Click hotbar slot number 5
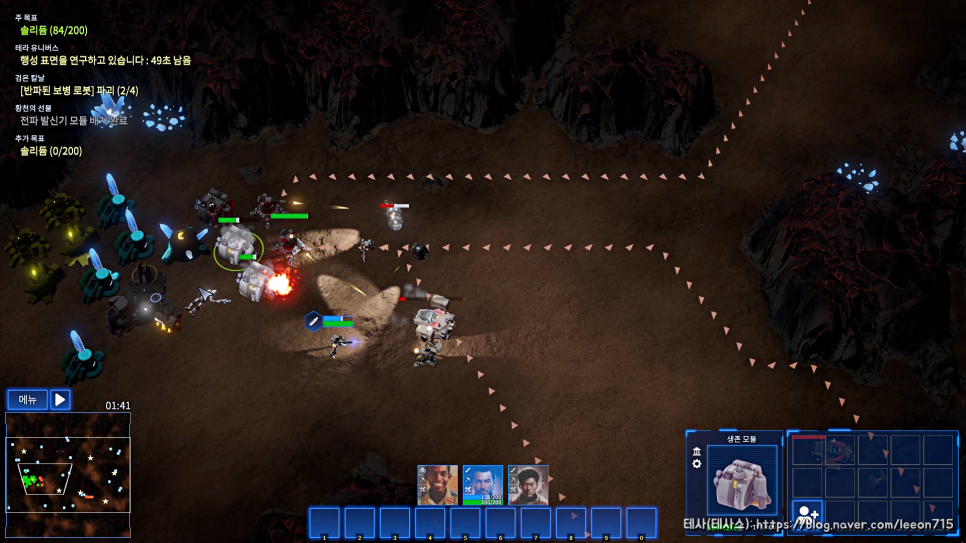 click(x=465, y=523)
